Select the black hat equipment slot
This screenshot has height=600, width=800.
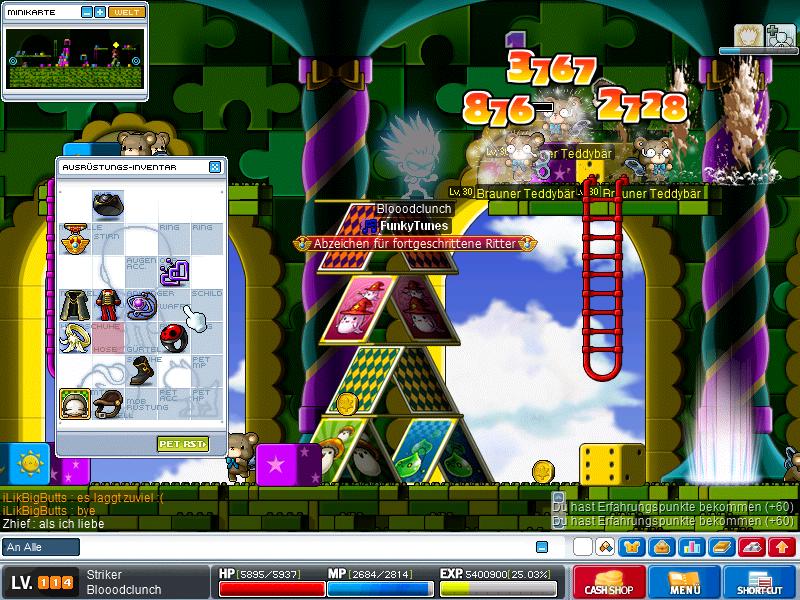pyautogui.click(x=107, y=205)
